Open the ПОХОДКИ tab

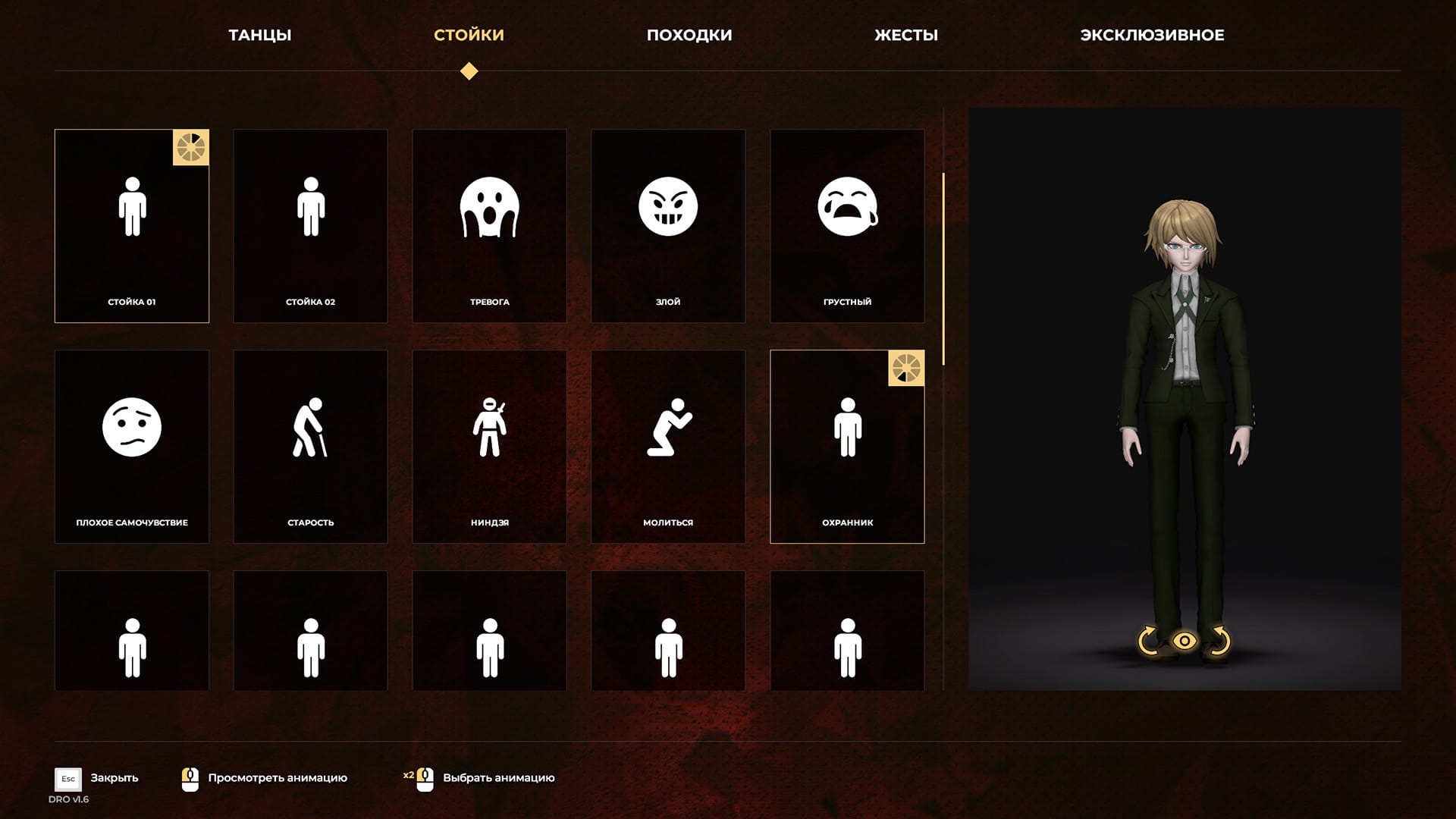tap(689, 35)
